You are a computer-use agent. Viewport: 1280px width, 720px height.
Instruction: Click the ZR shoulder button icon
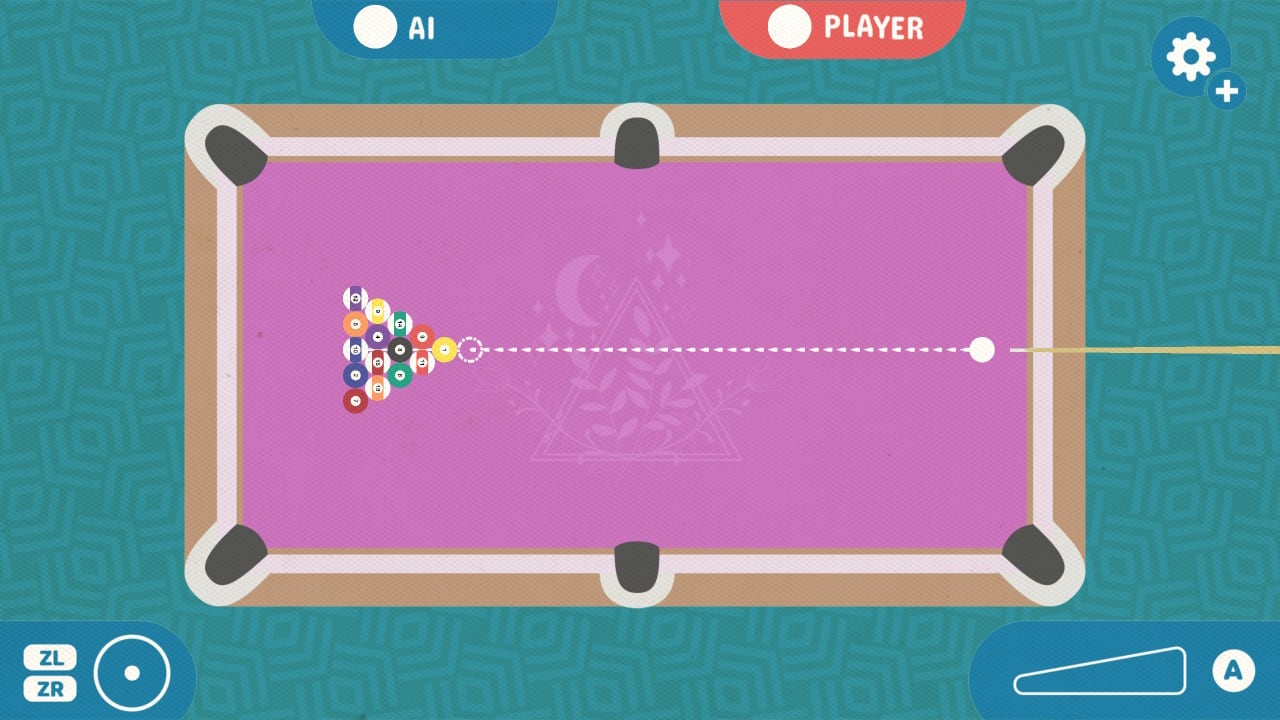[x=51, y=687]
